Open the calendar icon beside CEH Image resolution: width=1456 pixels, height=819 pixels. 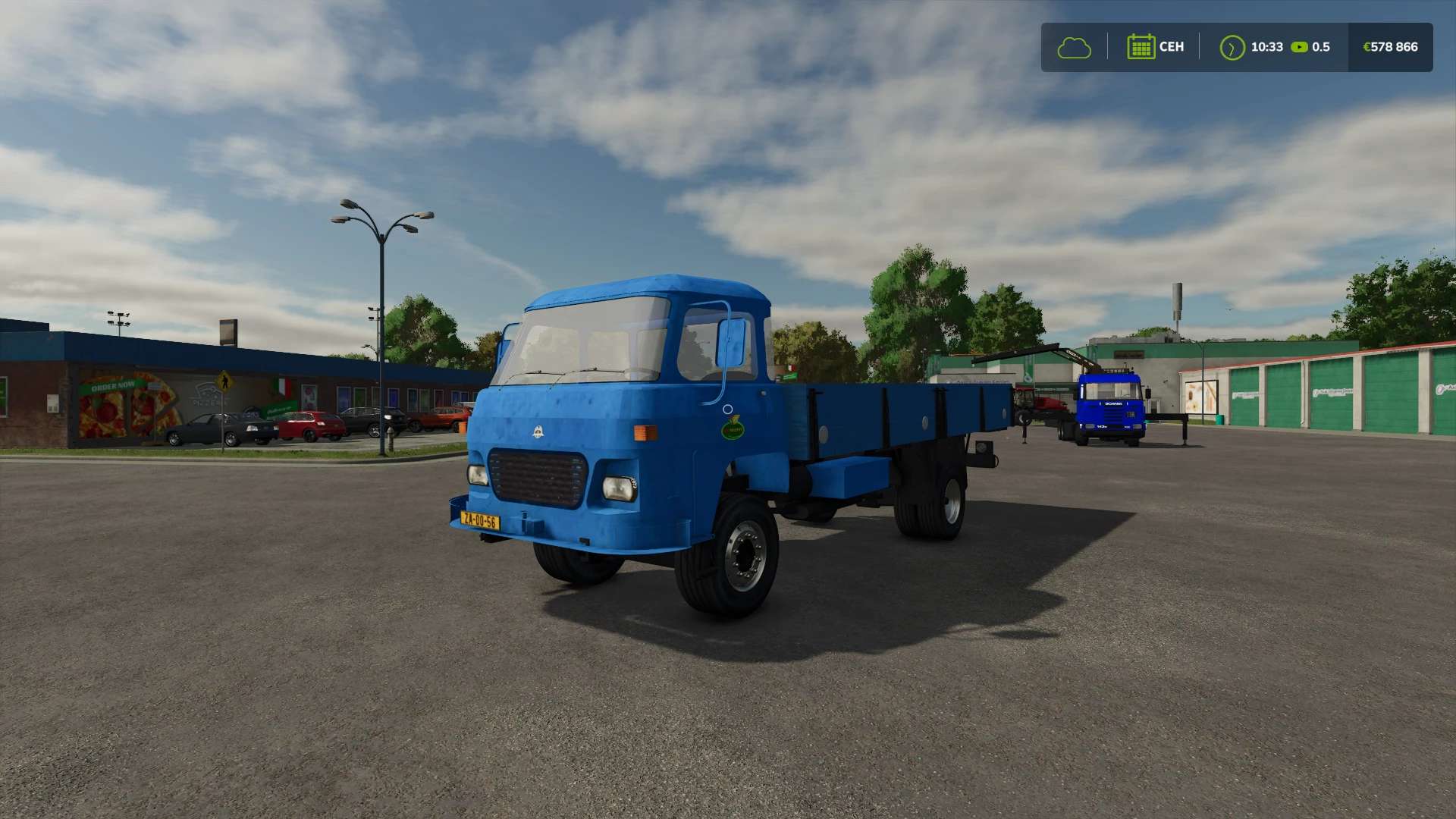coord(1140,47)
